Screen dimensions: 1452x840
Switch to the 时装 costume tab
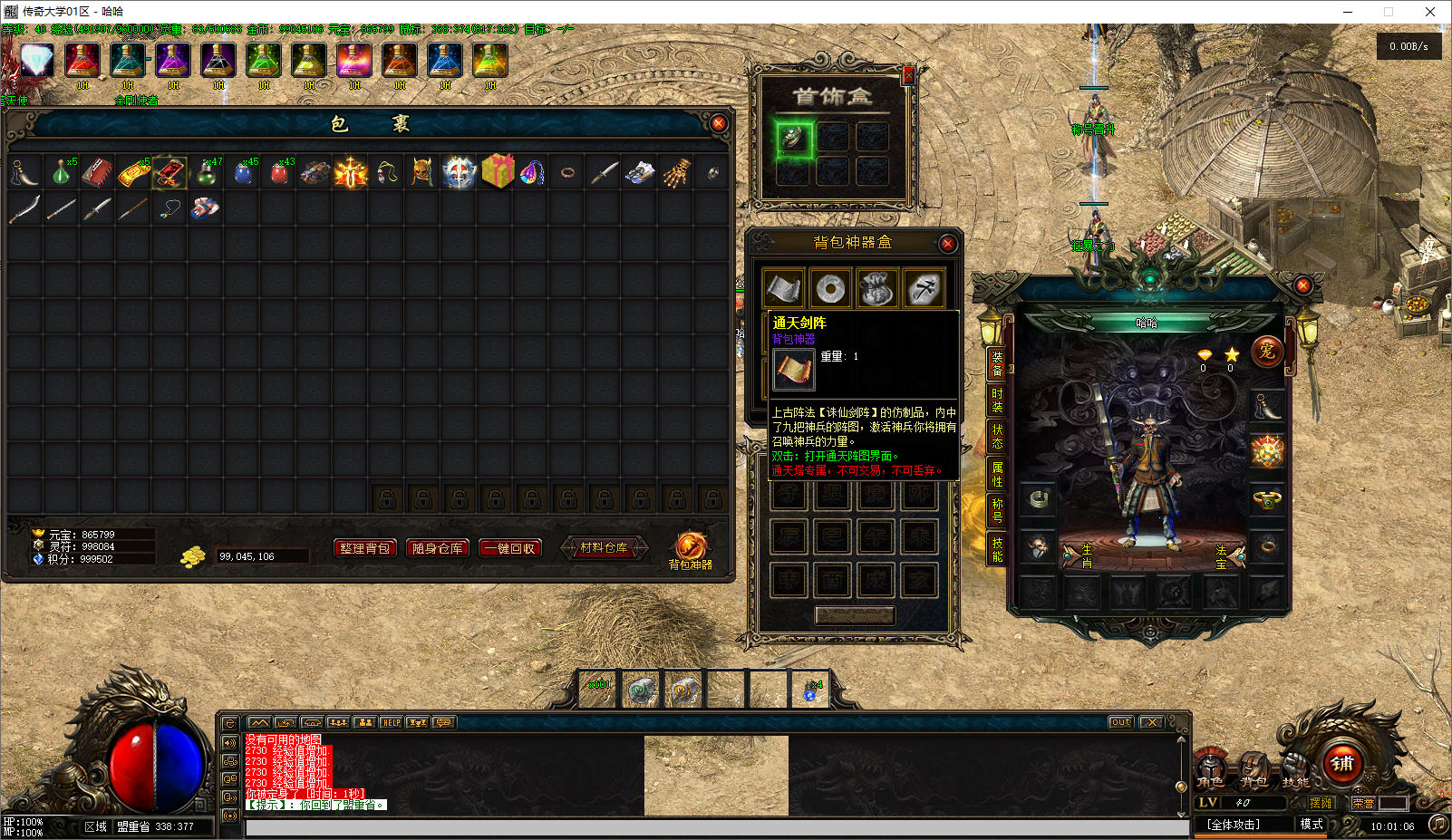[x=997, y=400]
